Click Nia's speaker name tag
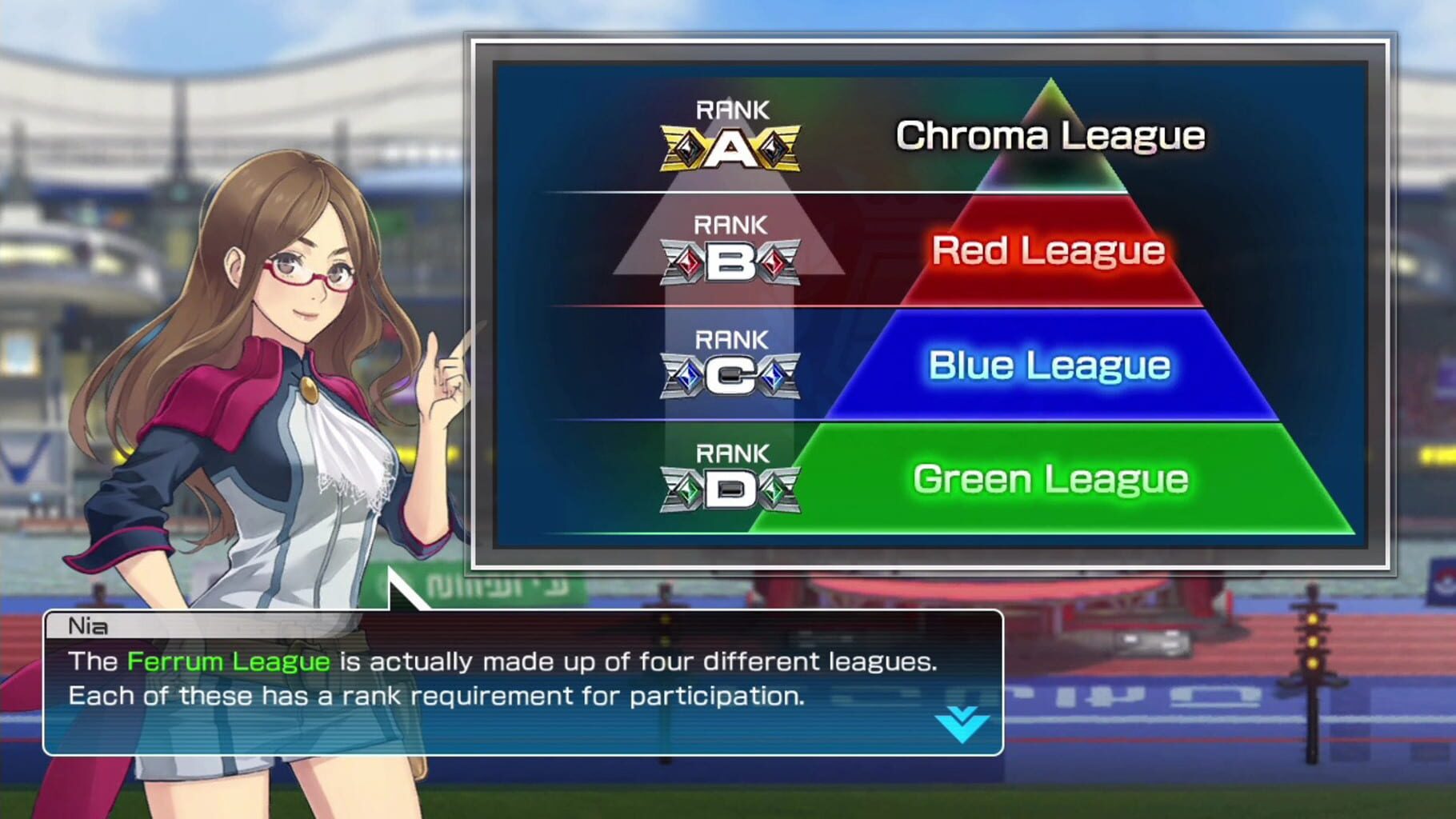1456x819 pixels. point(88,626)
